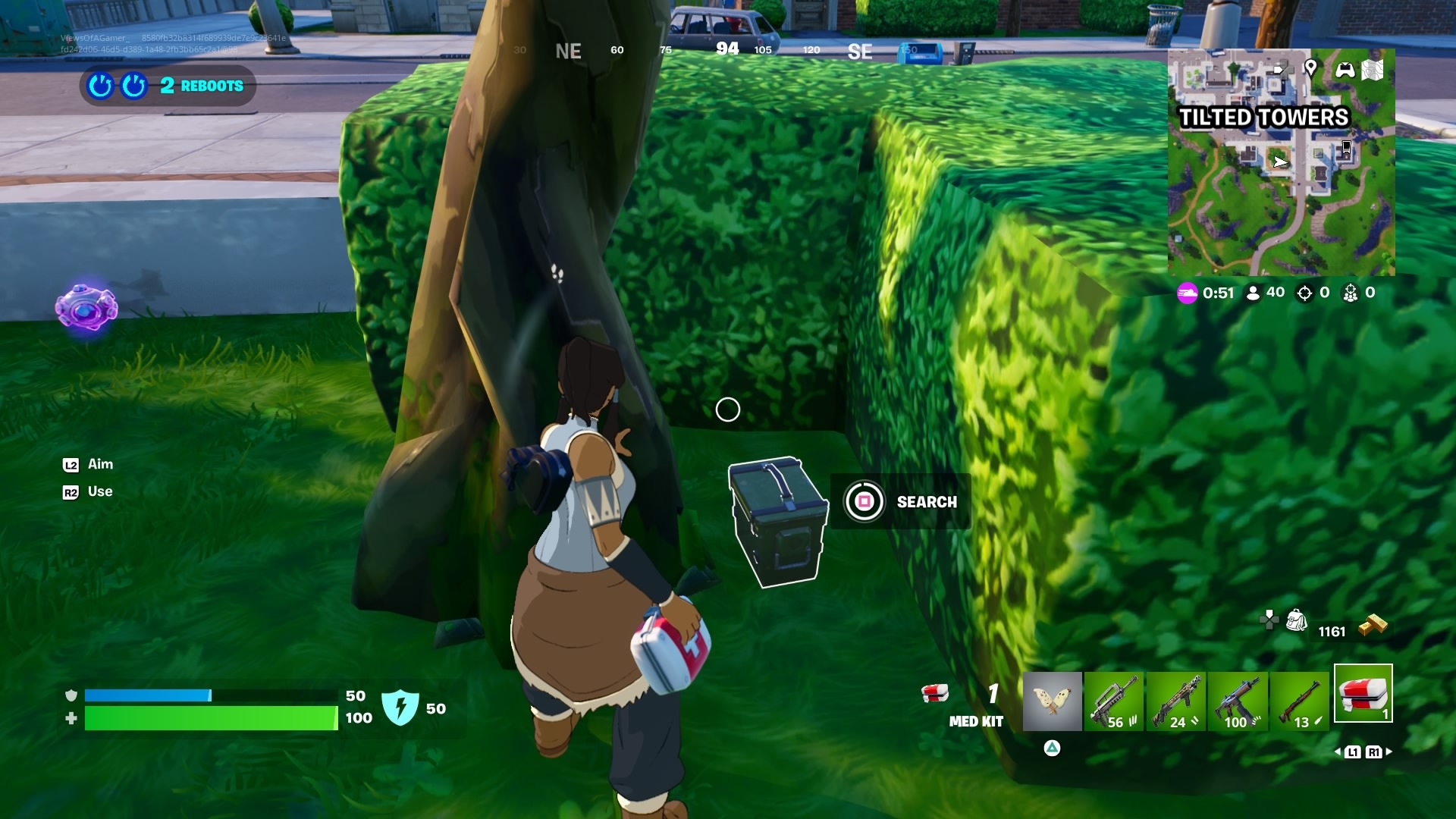
Task: Switch to the SMG with 100 ammo
Action: [1238, 701]
